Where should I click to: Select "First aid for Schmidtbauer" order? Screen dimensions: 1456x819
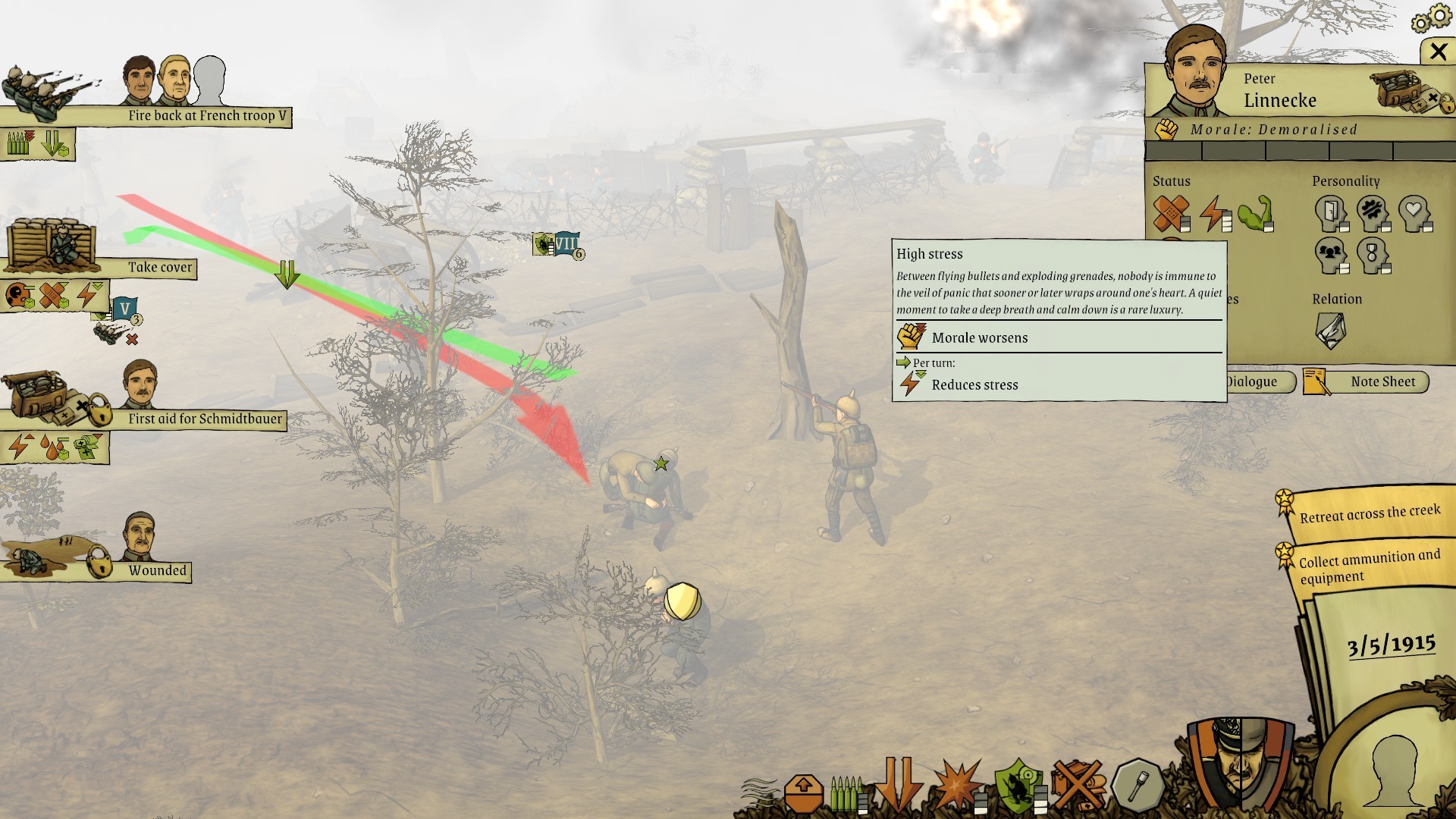pos(204,419)
